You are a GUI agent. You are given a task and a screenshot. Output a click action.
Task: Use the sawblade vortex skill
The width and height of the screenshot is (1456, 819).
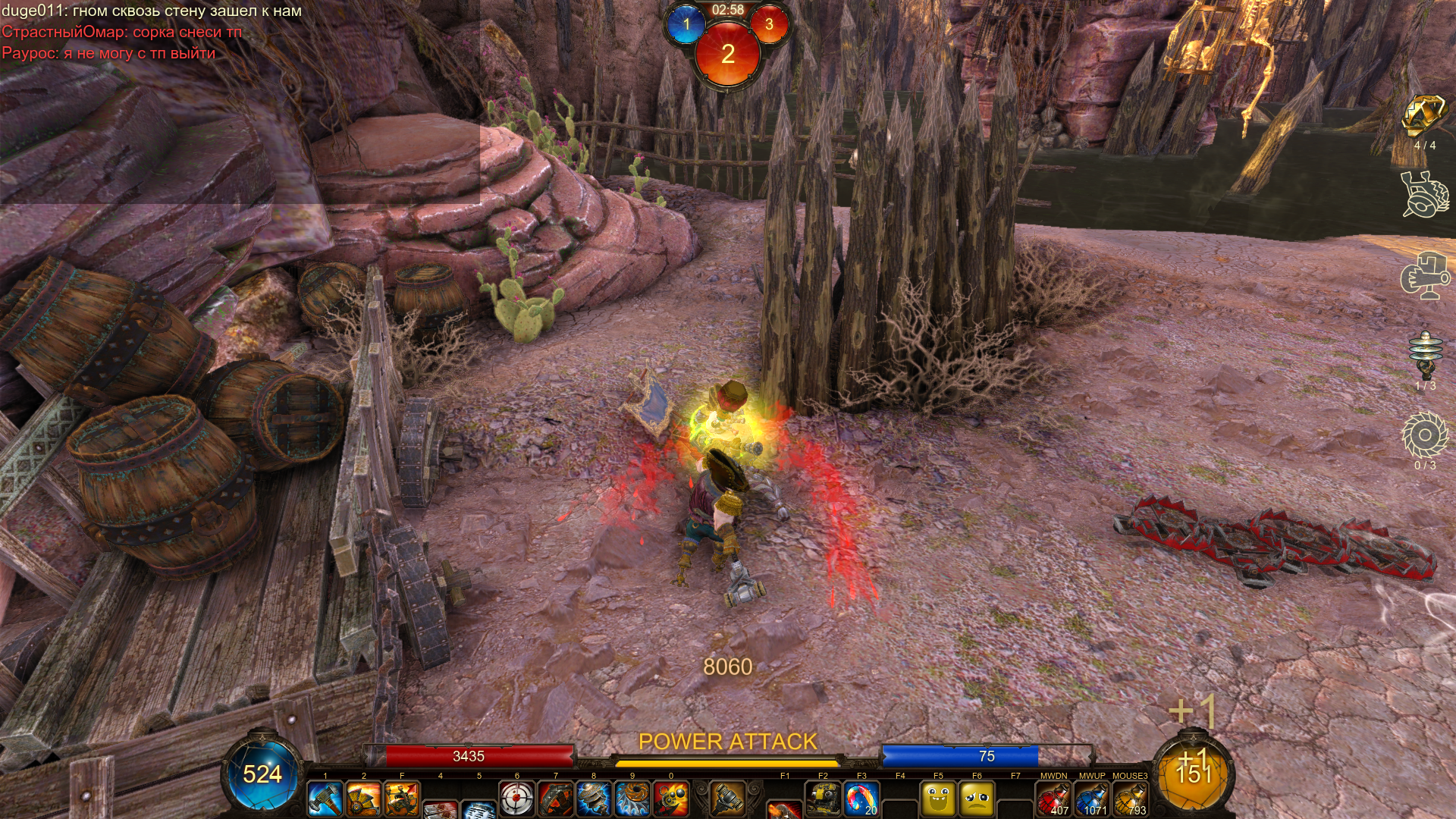[632, 799]
